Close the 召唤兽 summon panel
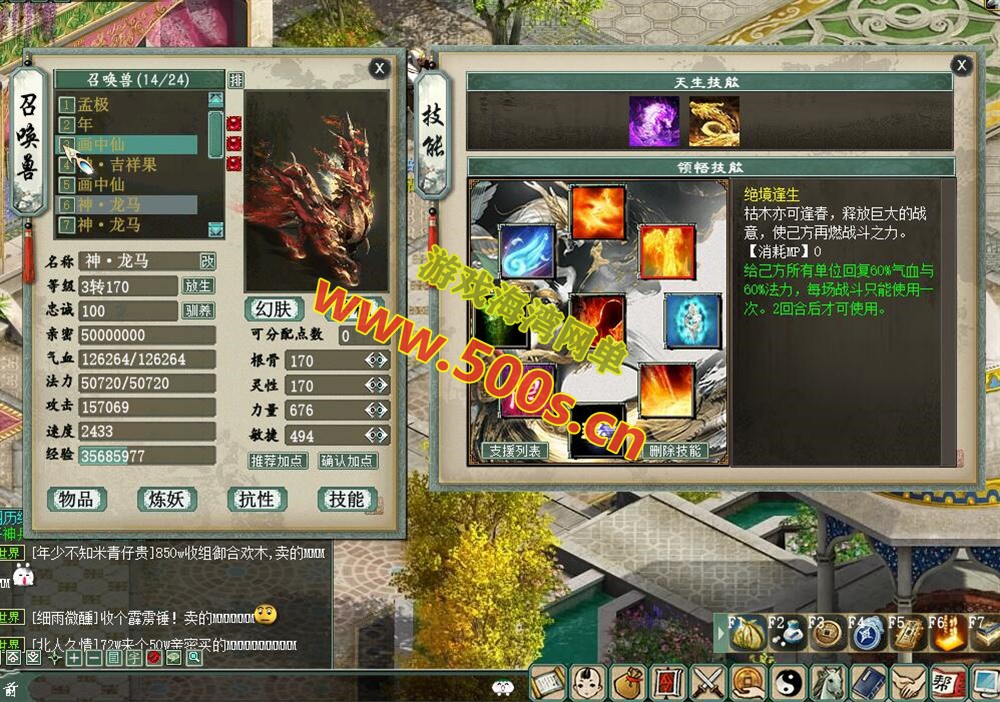This screenshot has height=702, width=1000. [x=379, y=67]
